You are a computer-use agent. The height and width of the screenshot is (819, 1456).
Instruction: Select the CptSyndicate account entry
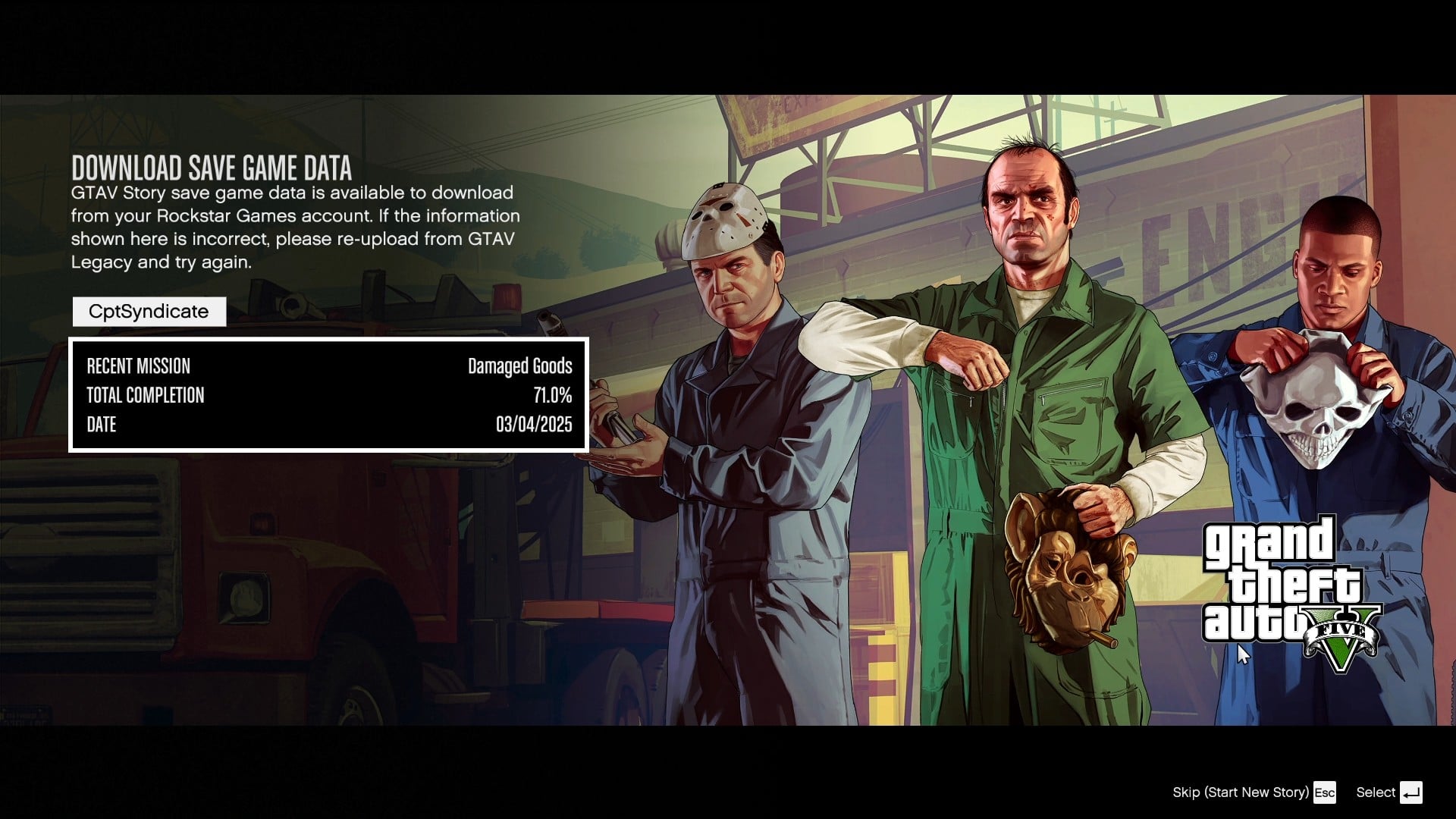(149, 311)
